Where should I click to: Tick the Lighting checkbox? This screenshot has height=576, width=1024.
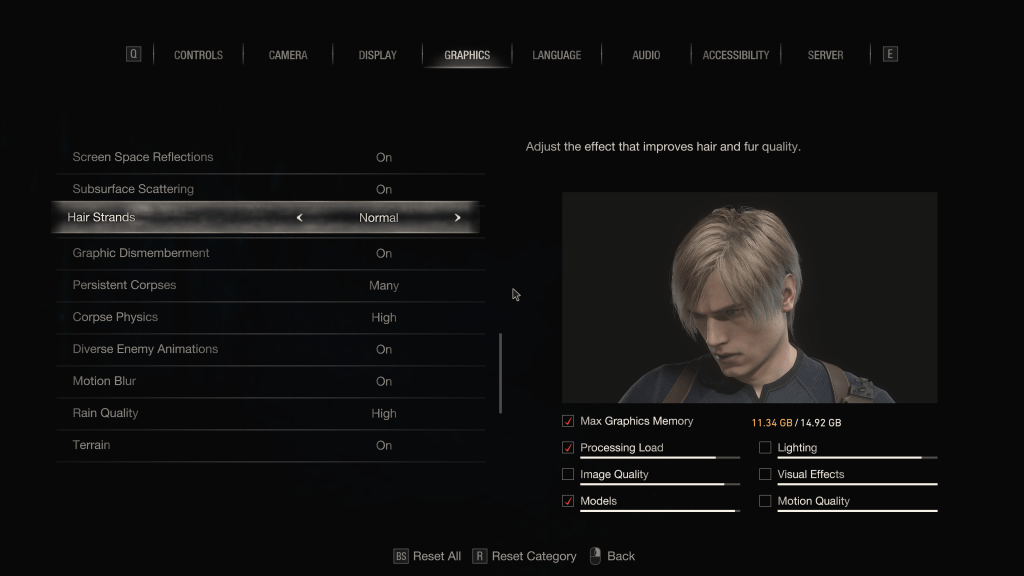pos(765,448)
